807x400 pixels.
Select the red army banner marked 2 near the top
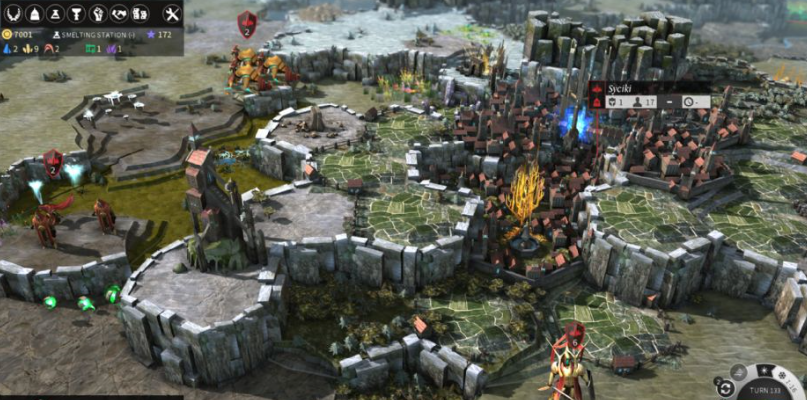click(247, 24)
